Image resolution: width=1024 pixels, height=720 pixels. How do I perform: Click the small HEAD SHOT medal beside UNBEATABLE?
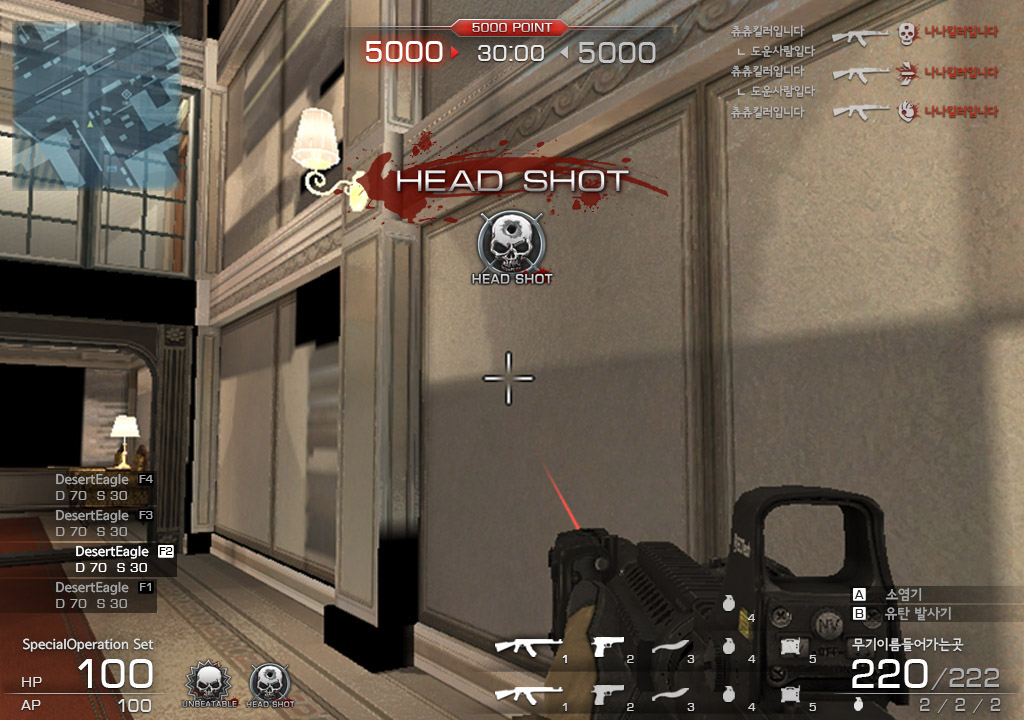tap(270, 684)
